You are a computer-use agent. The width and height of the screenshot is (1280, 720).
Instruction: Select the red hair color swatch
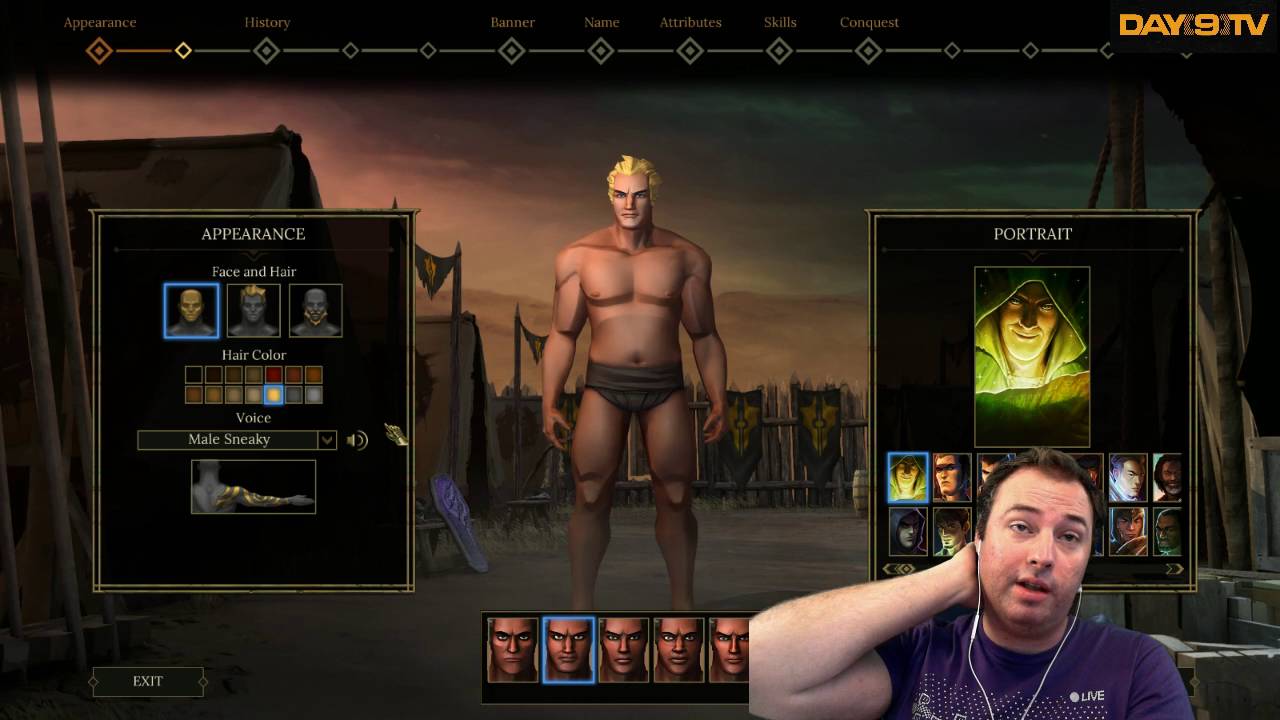click(x=273, y=375)
